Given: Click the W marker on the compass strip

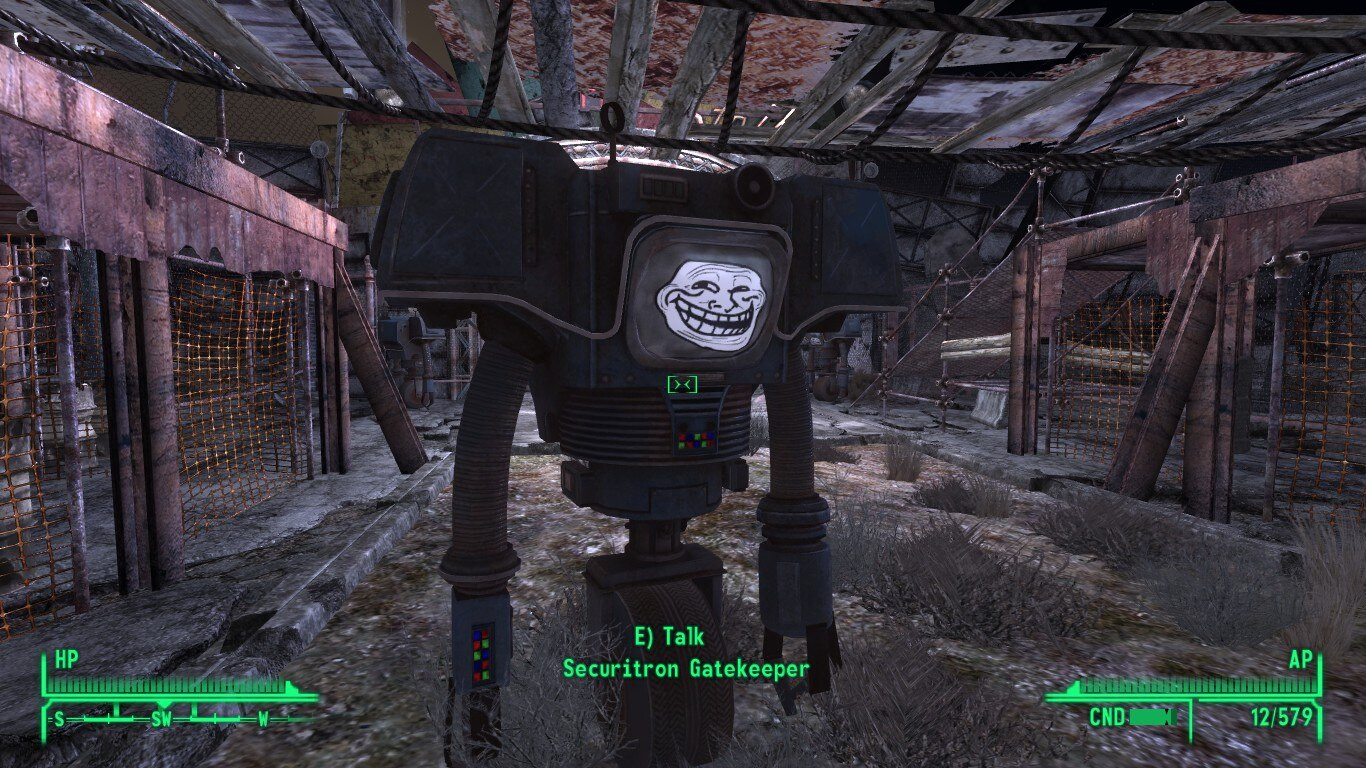Looking at the screenshot, I should [262, 717].
